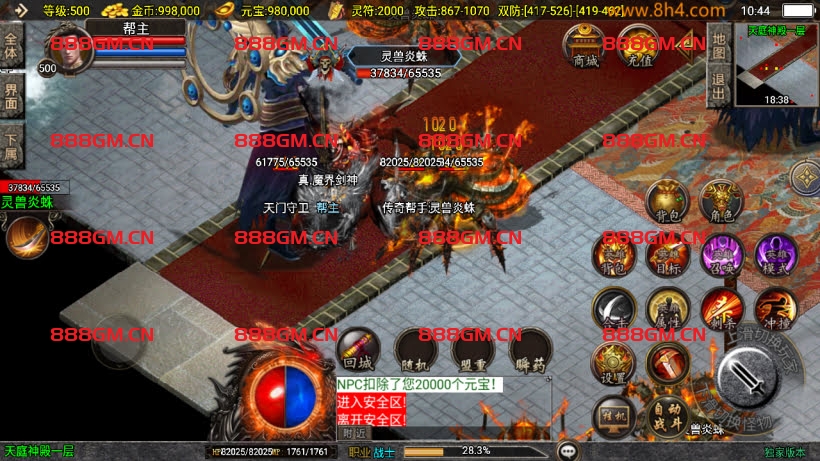Screen dimensions: 820x461
Task: Tap the 随机 random teleport slot
Action: tap(414, 349)
